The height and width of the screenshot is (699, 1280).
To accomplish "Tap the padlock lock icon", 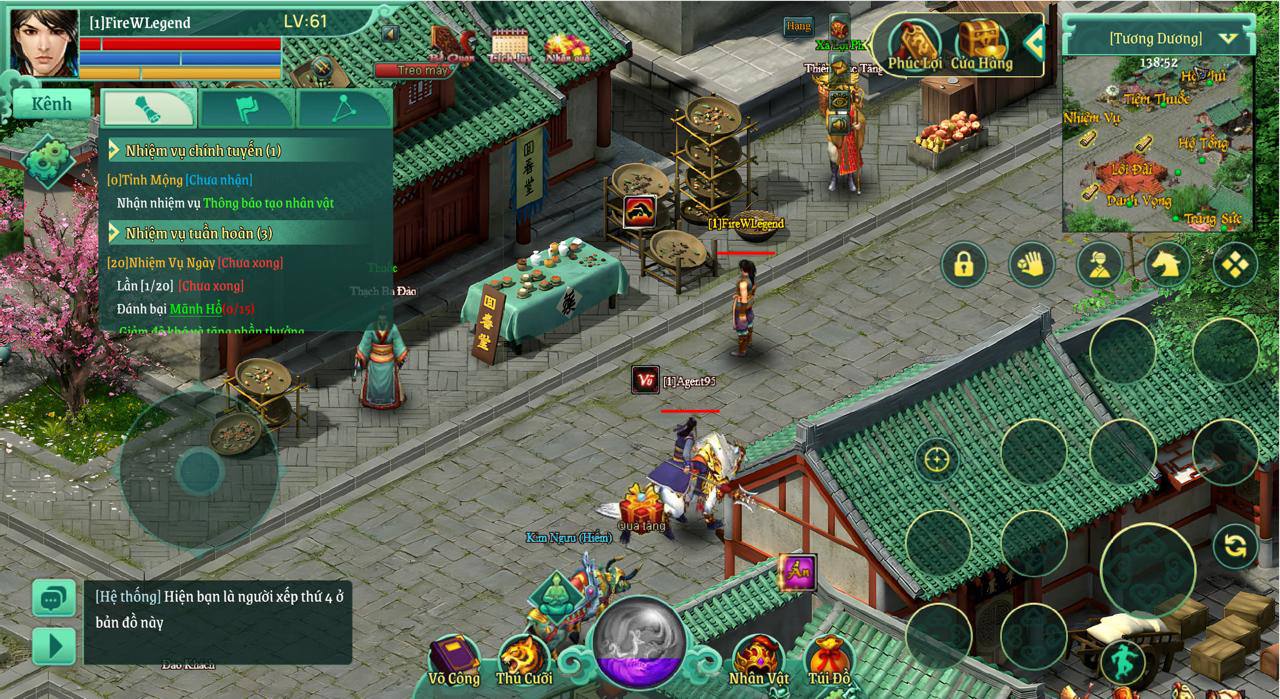I will [964, 264].
